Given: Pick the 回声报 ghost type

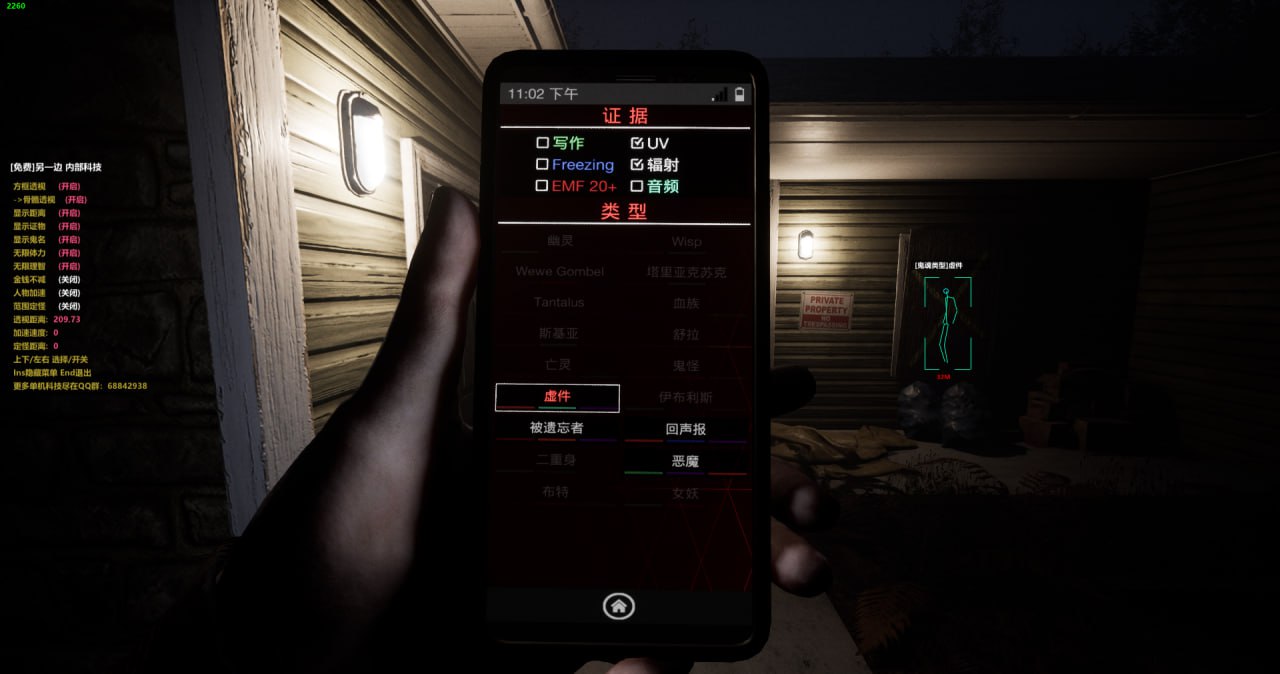Looking at the screenshot, I should pyautogui.click(x=686, y=429).
